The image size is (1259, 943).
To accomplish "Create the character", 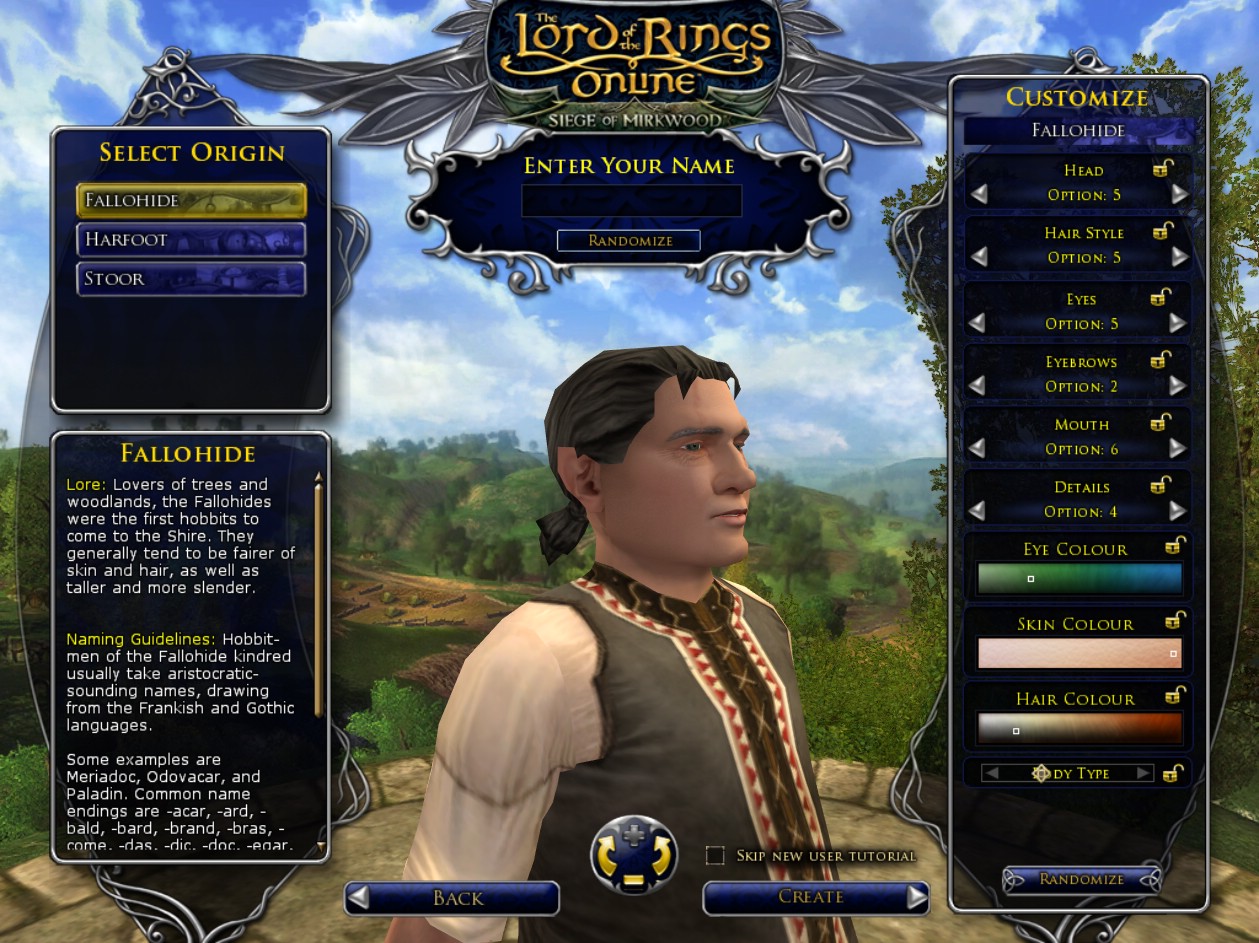I will click(x=815, y=897).
